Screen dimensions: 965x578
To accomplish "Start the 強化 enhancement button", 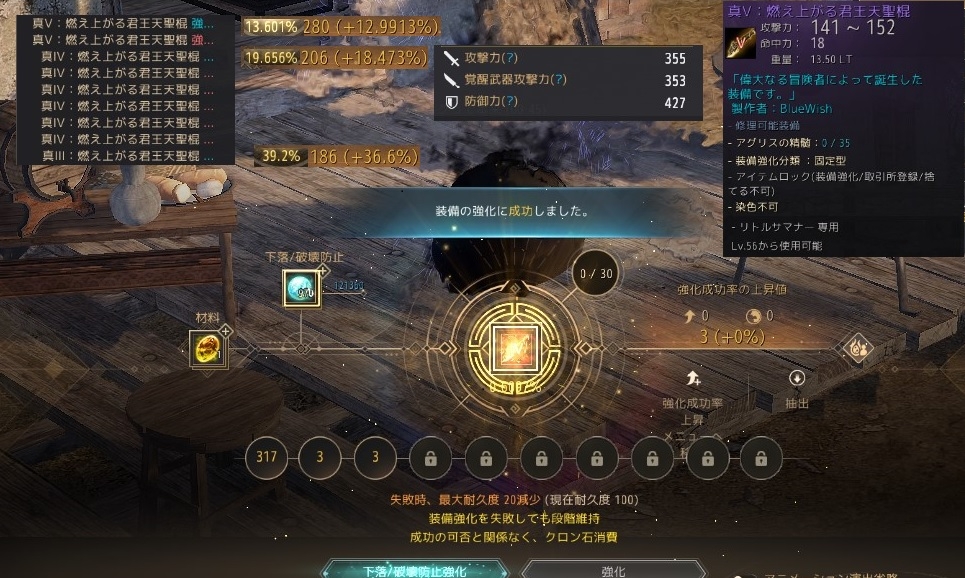I will pyautogui.click(x=613, y=571).
